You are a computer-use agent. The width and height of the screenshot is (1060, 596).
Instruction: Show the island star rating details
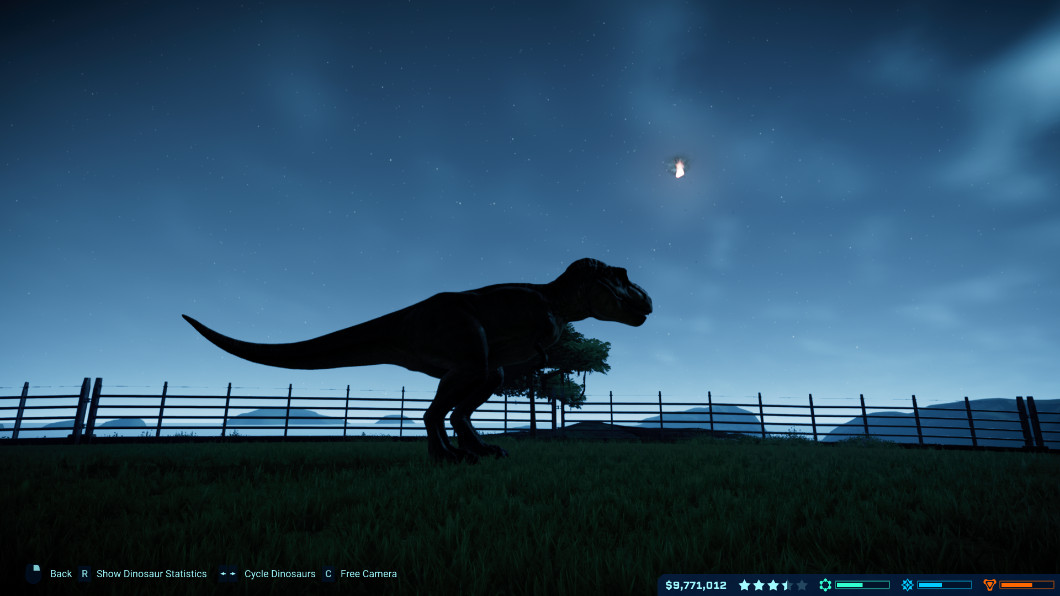[x=773, y=585]
